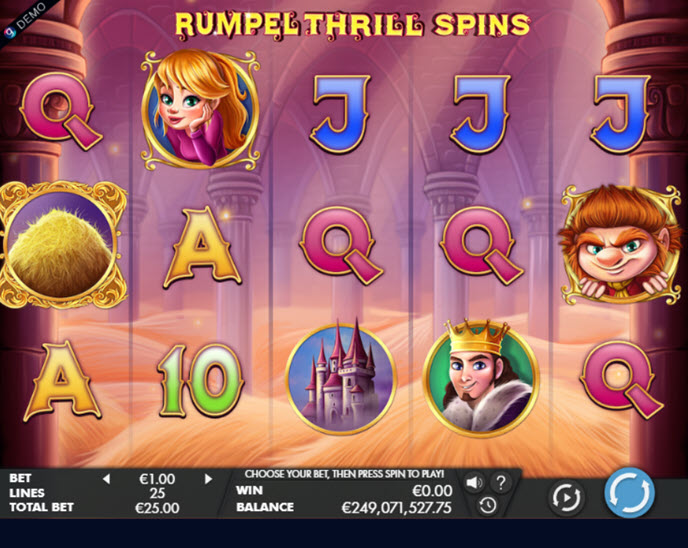Show the game history clock icon
The image size is (688, 548).
(x=487, y=506)
